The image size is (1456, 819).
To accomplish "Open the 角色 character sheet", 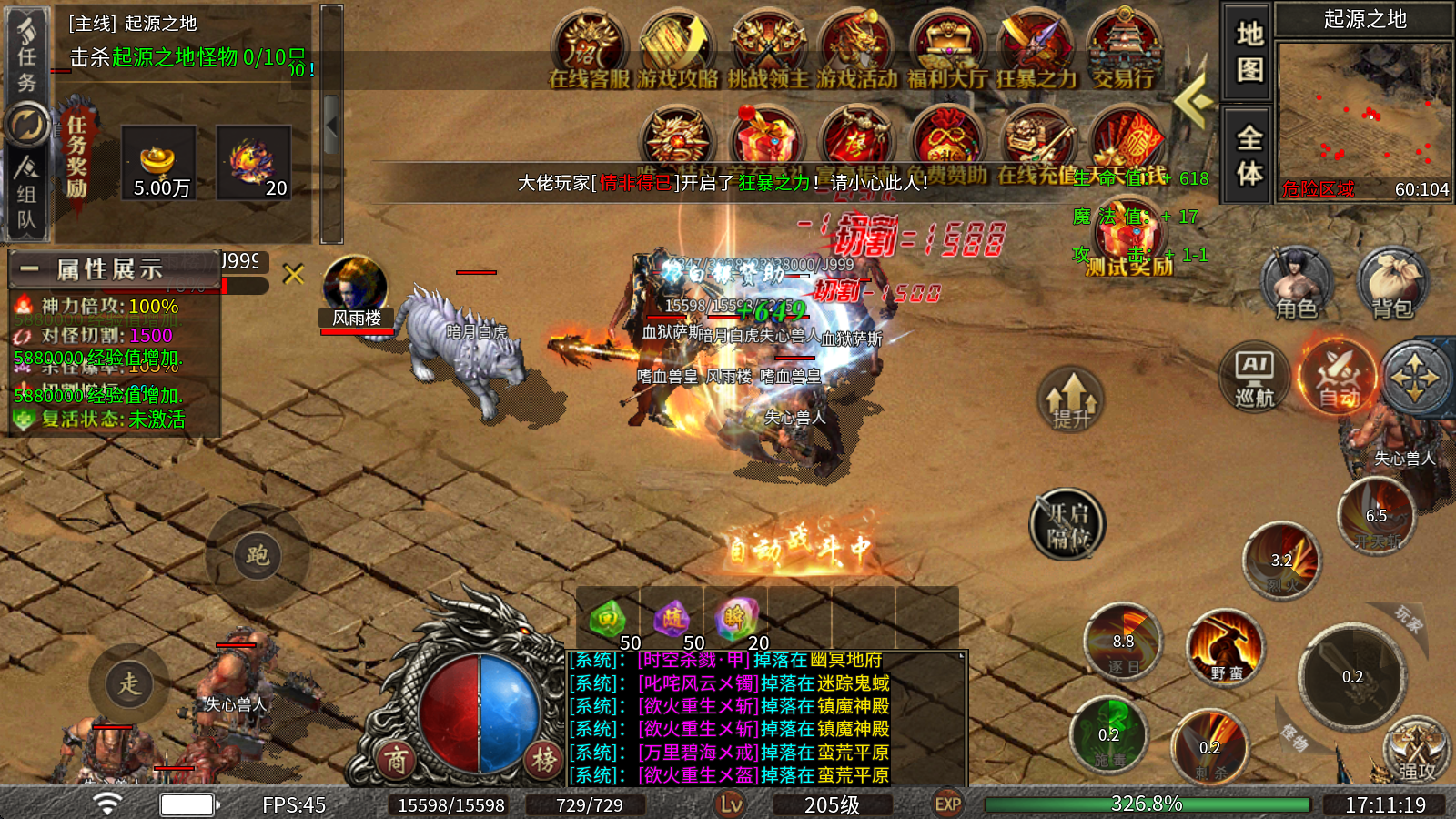I will point(1296,284).
